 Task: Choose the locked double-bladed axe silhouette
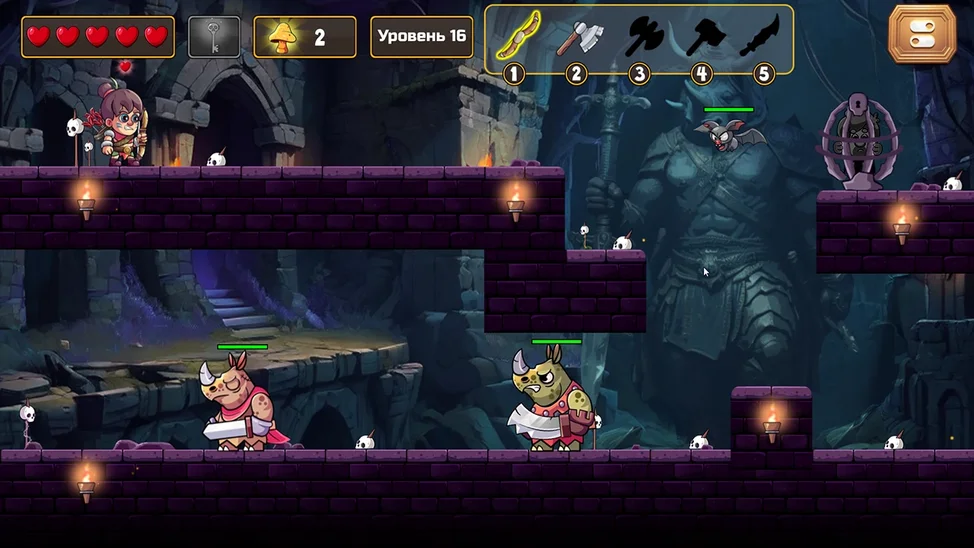642,38
